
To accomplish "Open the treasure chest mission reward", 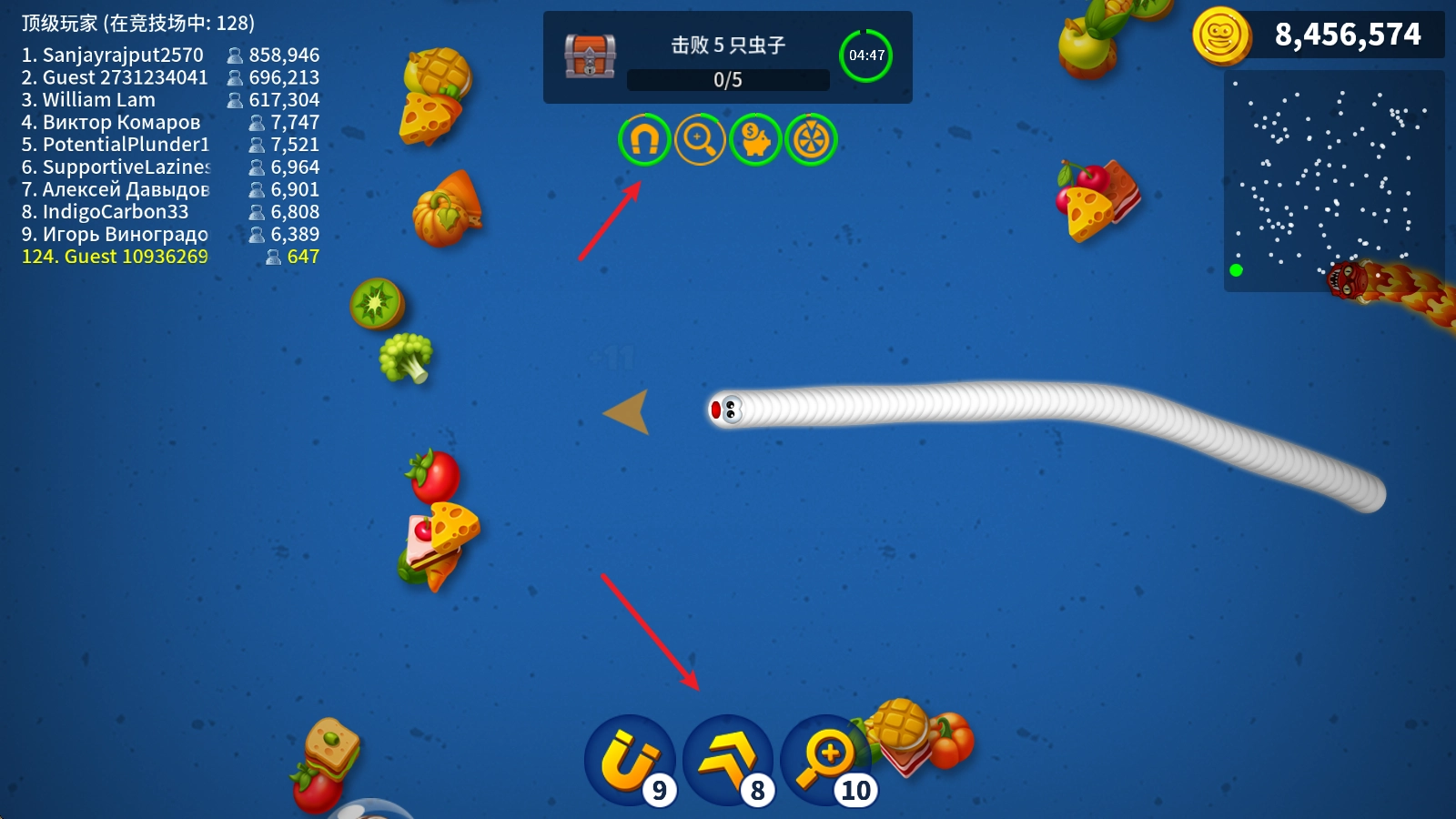I will pos(590,56).
